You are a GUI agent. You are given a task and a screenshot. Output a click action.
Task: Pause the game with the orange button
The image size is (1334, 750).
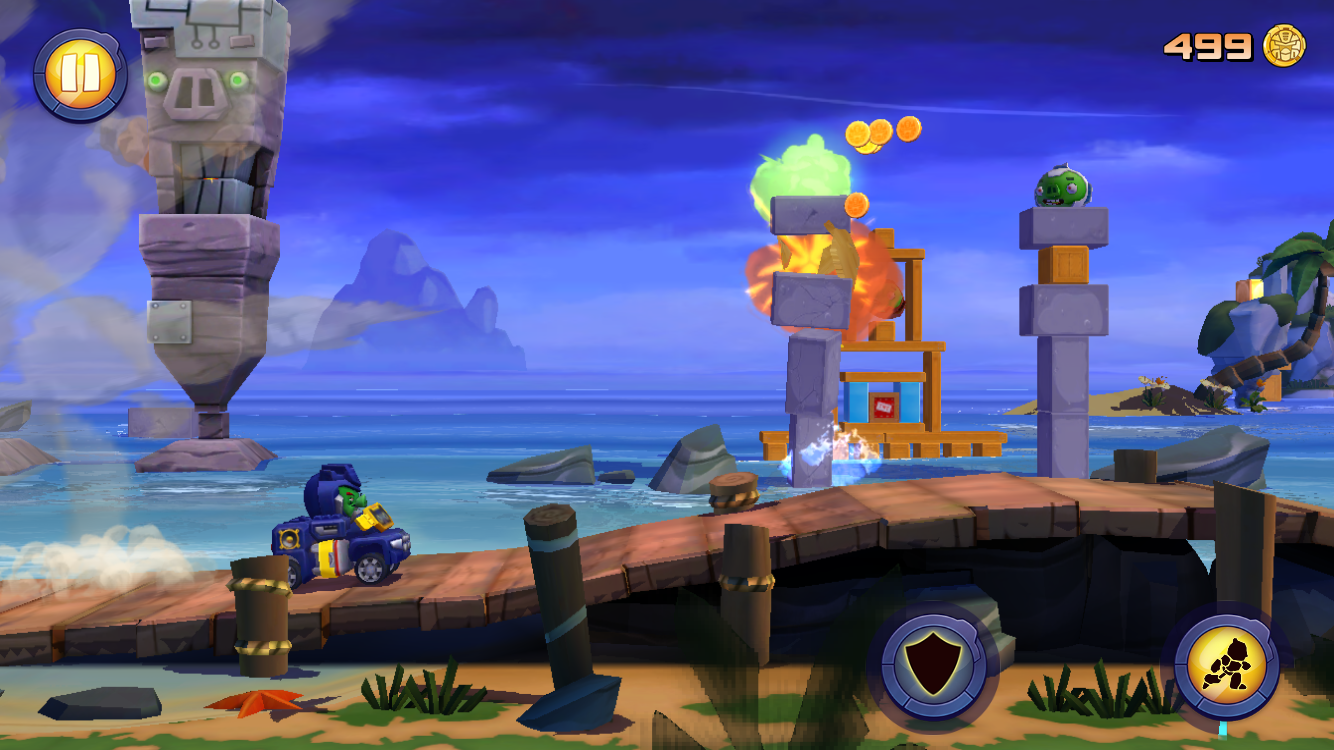click(79, 73)
